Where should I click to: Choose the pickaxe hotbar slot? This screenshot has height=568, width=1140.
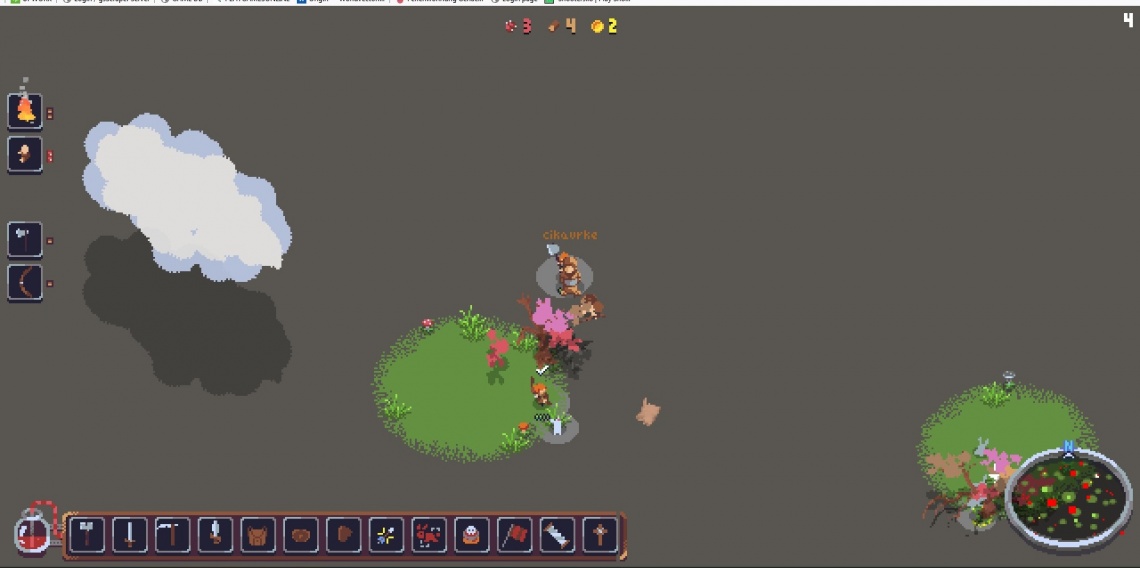tap(173, 535)
